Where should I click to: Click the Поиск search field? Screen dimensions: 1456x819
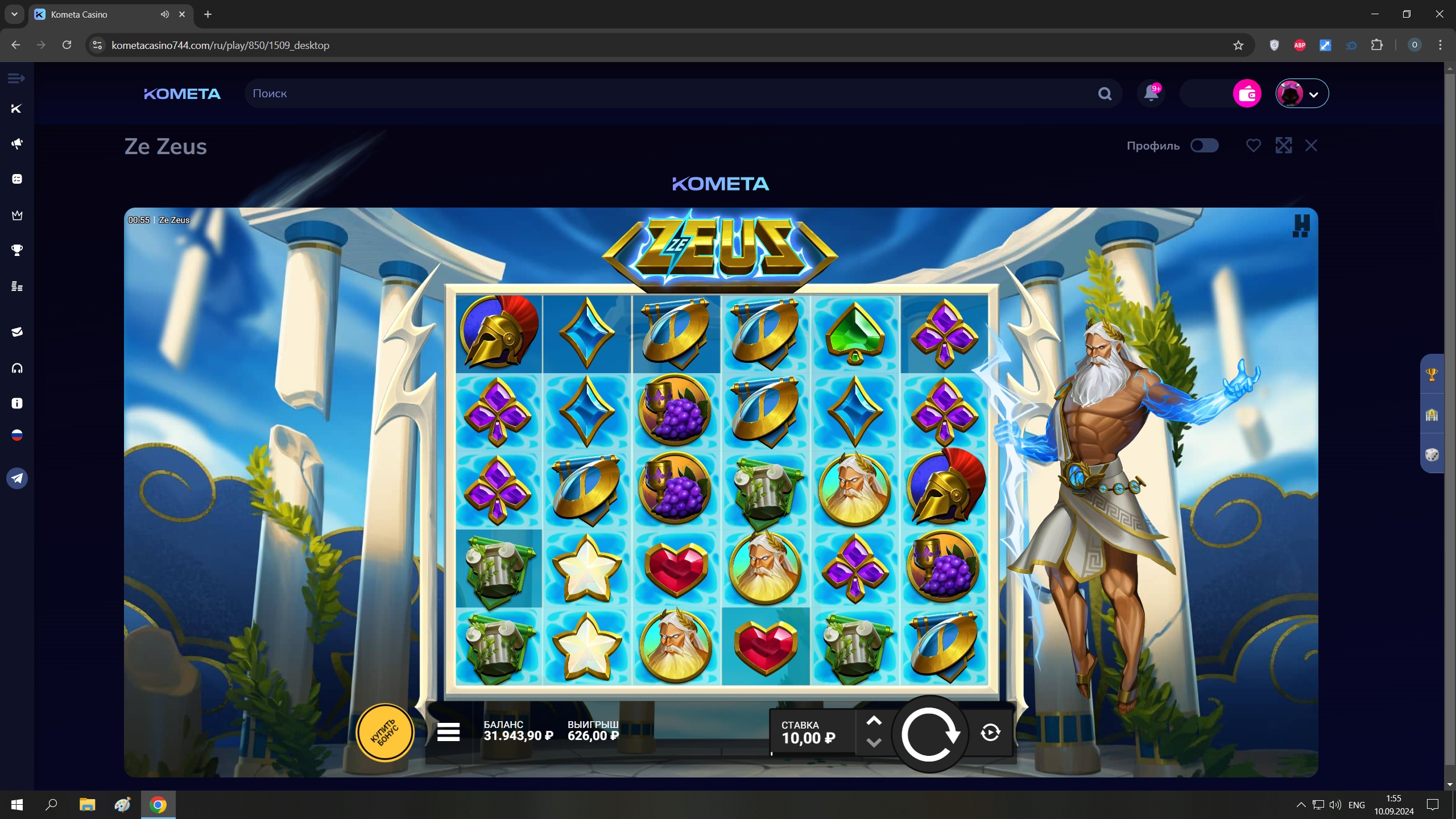tap(671, 93)
